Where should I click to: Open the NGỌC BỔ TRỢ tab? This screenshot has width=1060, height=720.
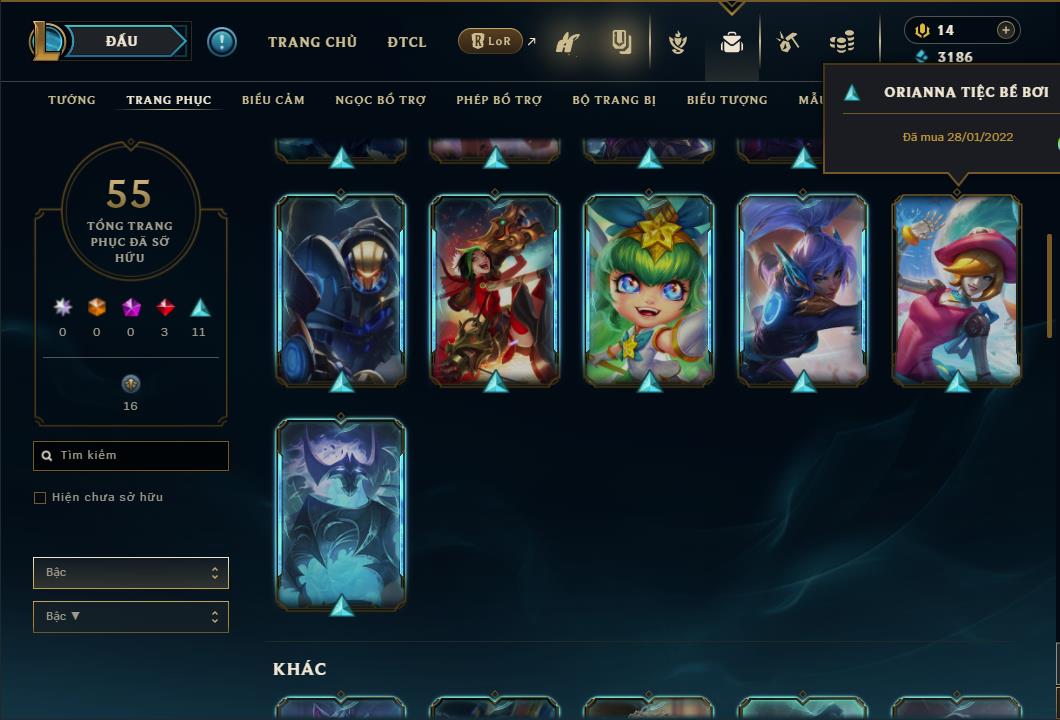coord(380,100)
